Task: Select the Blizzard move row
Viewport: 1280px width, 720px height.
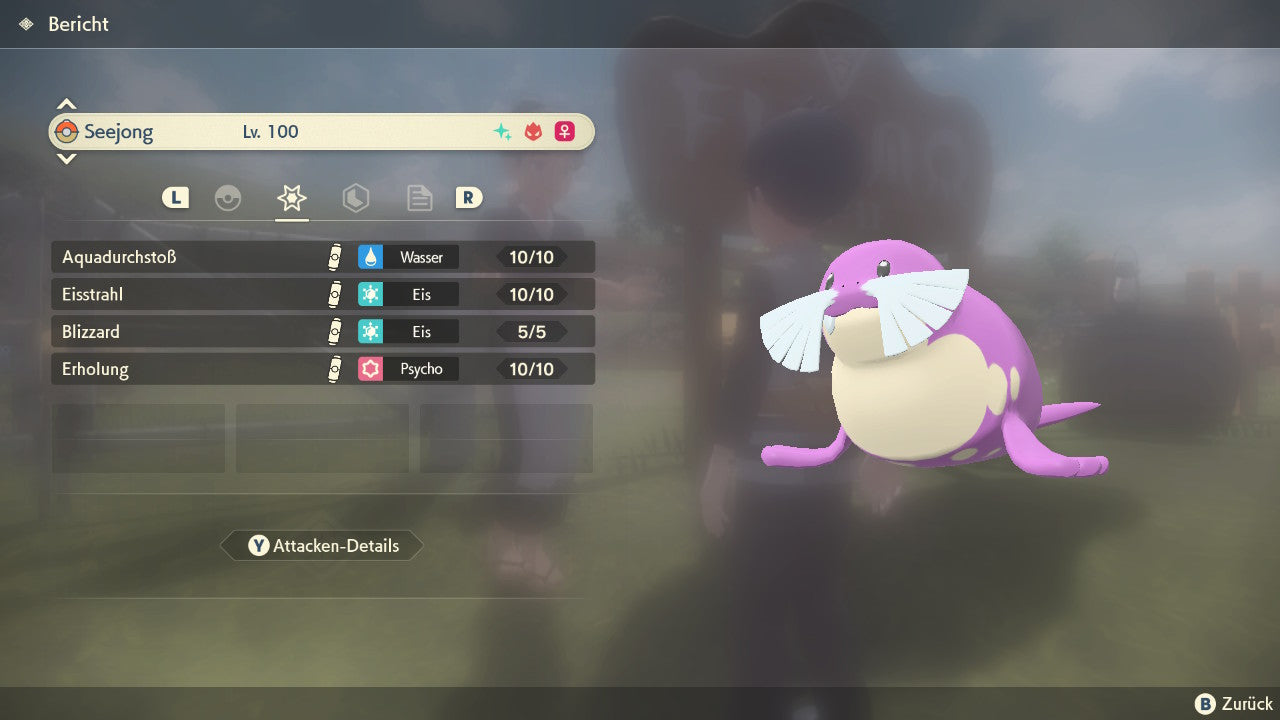Action: (x=322, y=332)
